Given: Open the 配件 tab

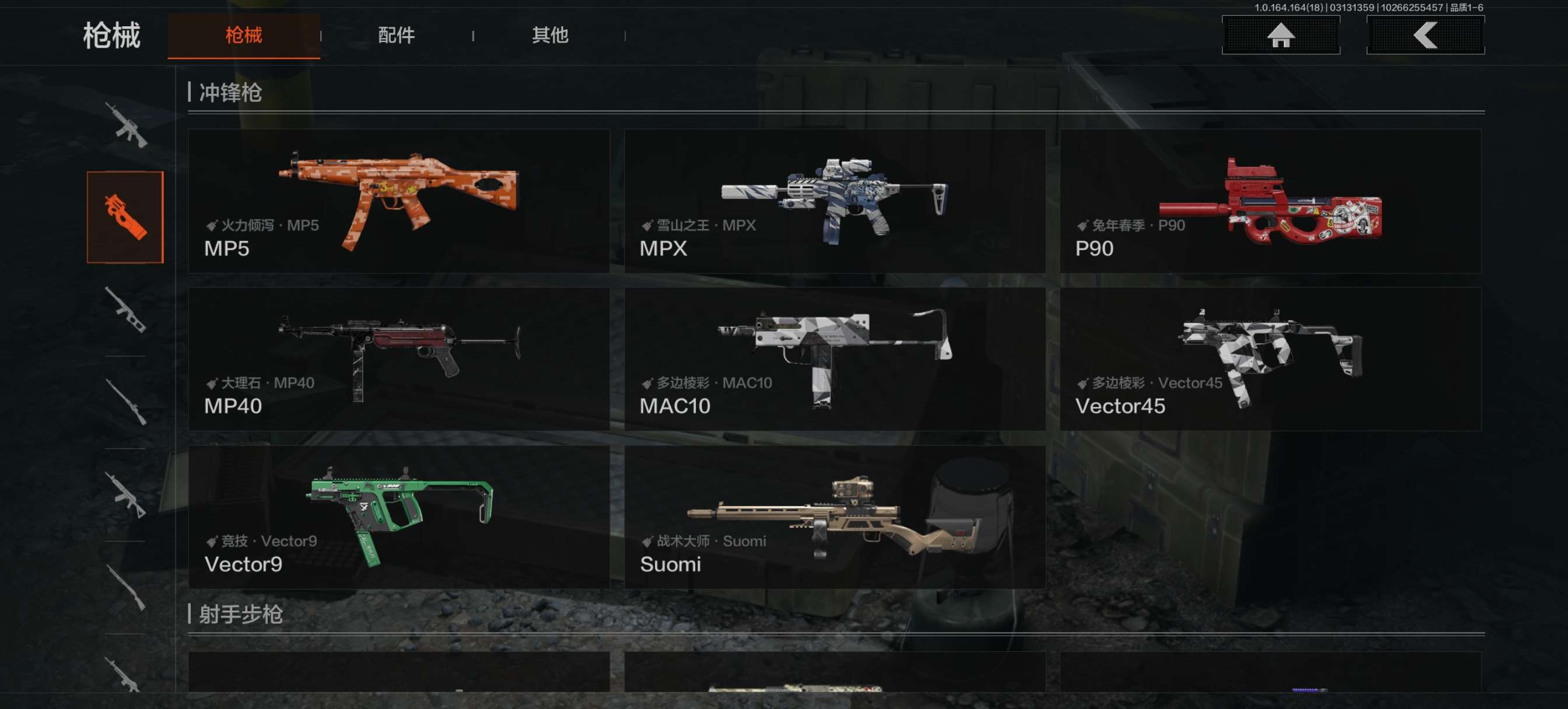Looking at the screenshot, I should (396, 36).
